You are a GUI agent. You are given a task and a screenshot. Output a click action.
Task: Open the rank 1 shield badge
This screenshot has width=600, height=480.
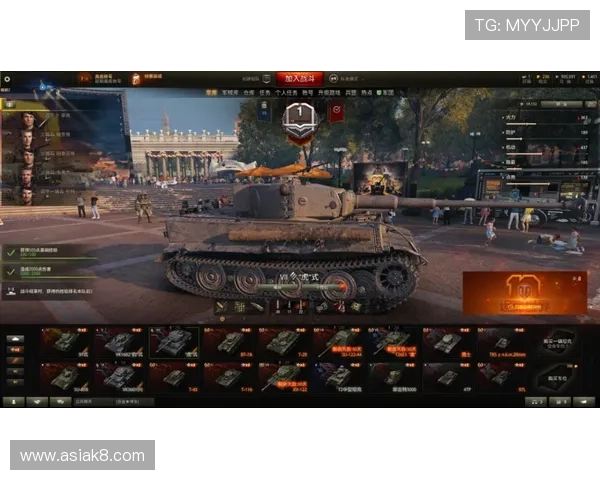tap(300, 116)
